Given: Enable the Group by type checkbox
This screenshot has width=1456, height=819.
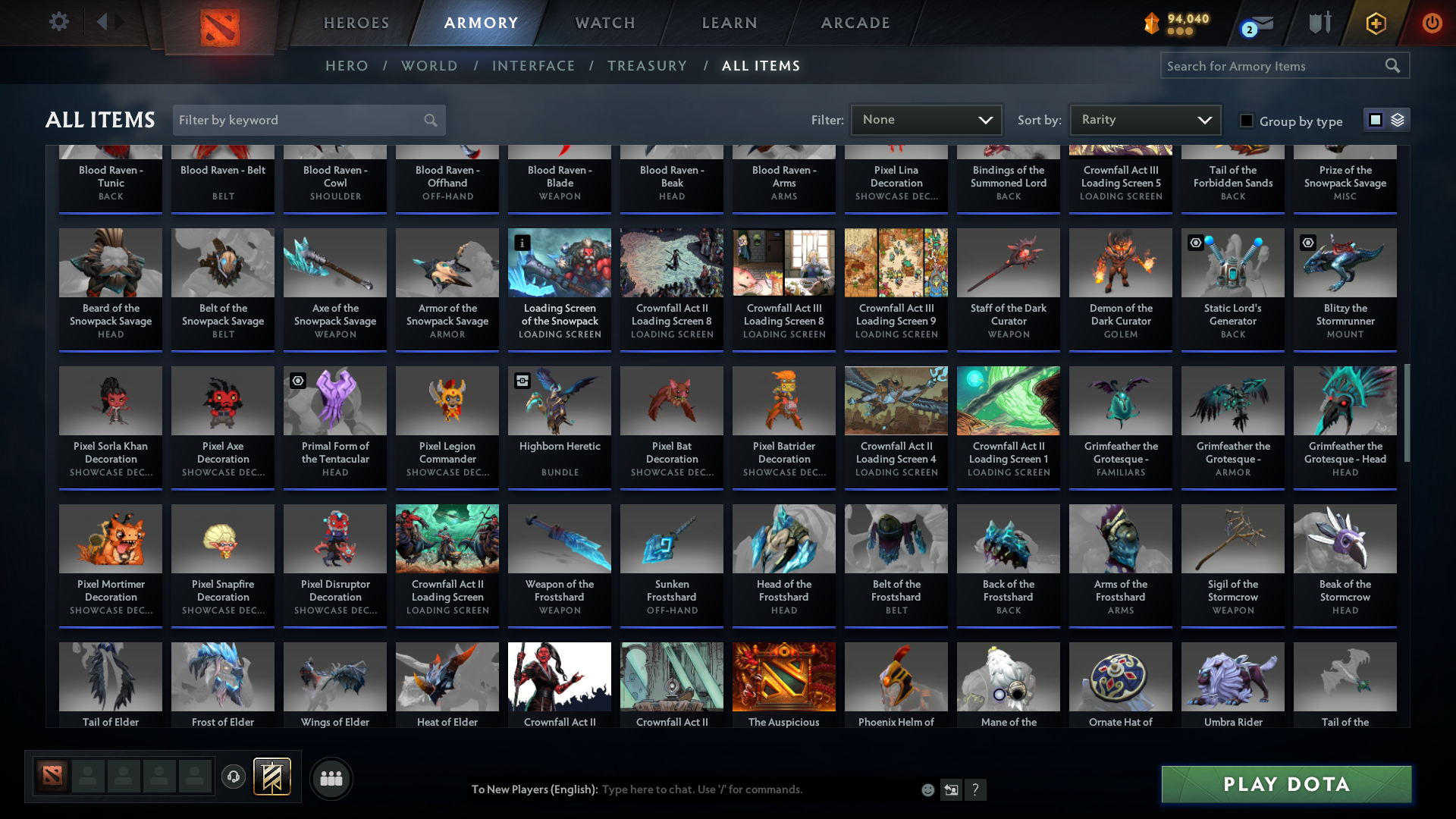Looking at the screenshot, I should (x=1246, y=121).
